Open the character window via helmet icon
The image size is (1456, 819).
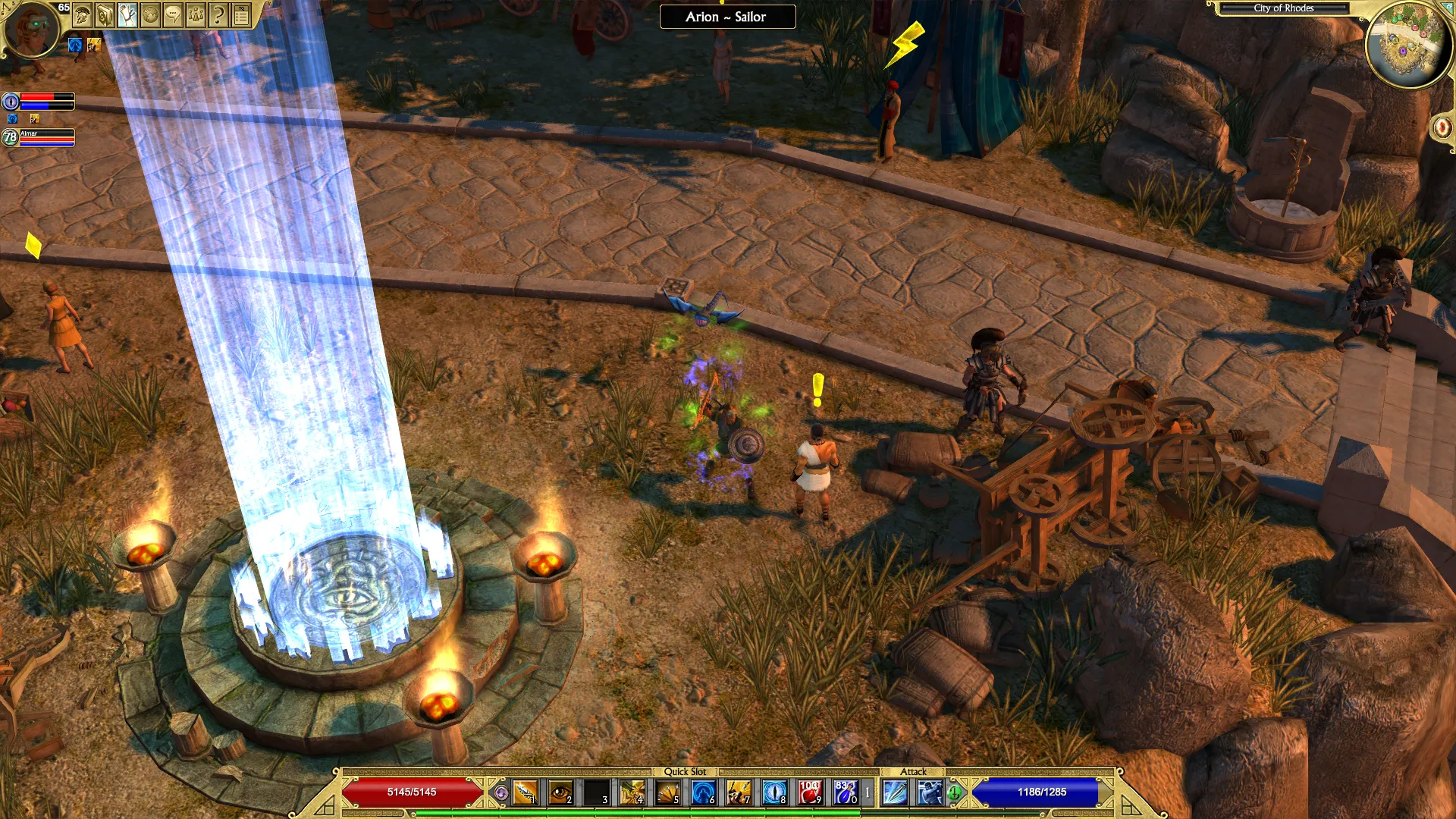click(x=83, y=14)
